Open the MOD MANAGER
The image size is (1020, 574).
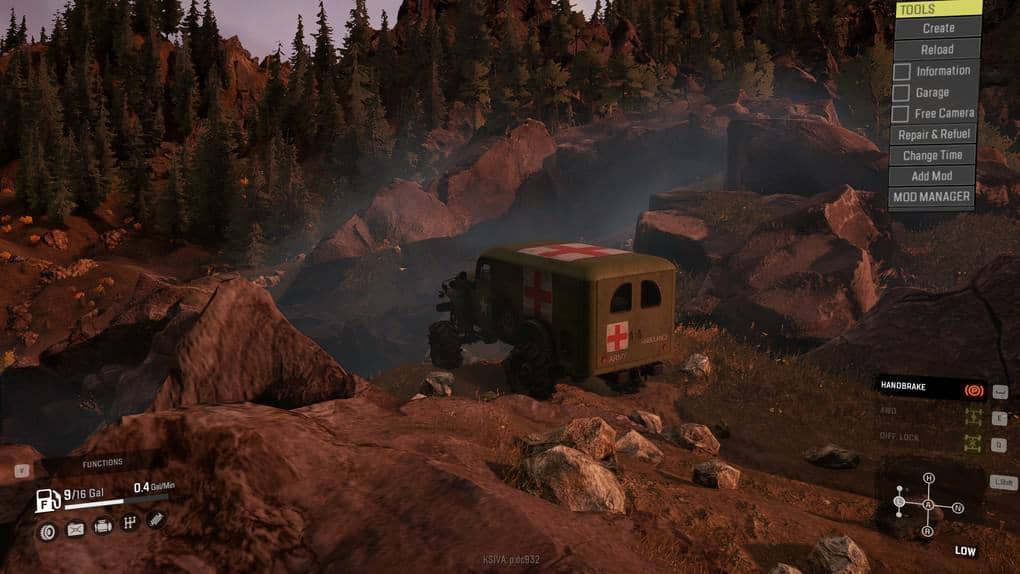[x=932, y=197]
